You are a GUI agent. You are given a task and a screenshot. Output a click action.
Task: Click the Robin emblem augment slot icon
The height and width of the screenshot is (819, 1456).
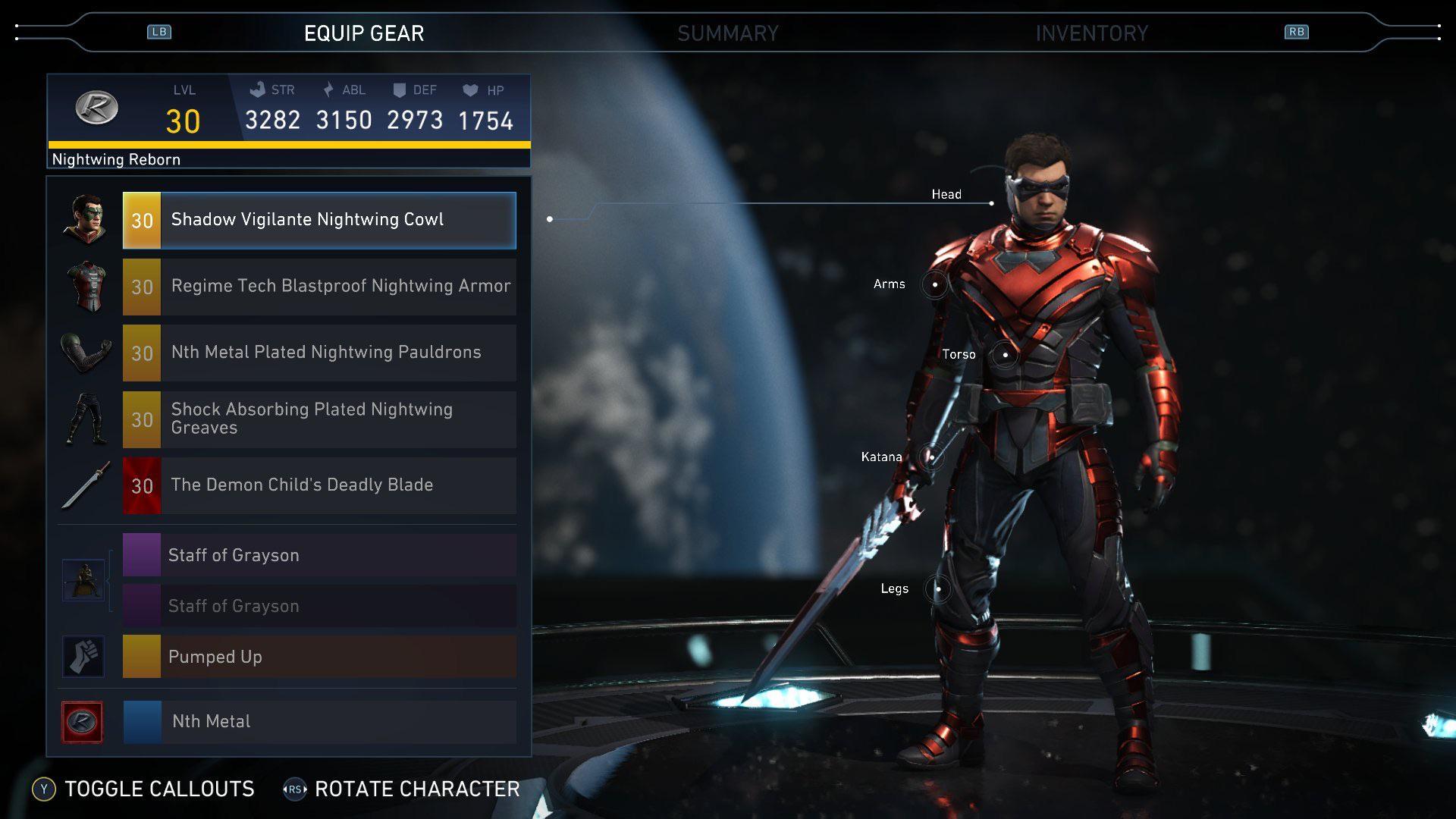(83, 721)
